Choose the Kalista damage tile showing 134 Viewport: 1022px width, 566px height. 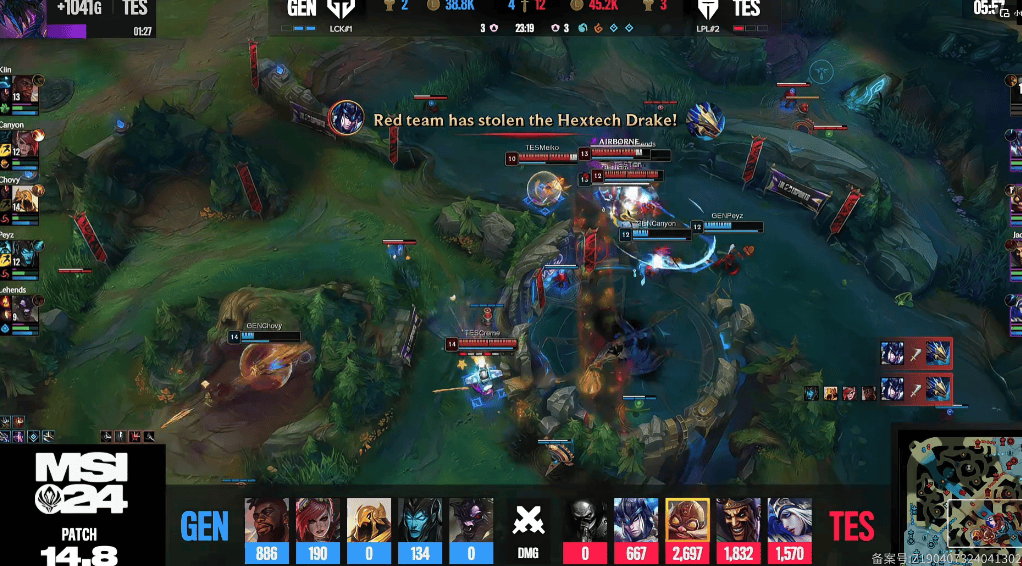[x=420, y=530]
